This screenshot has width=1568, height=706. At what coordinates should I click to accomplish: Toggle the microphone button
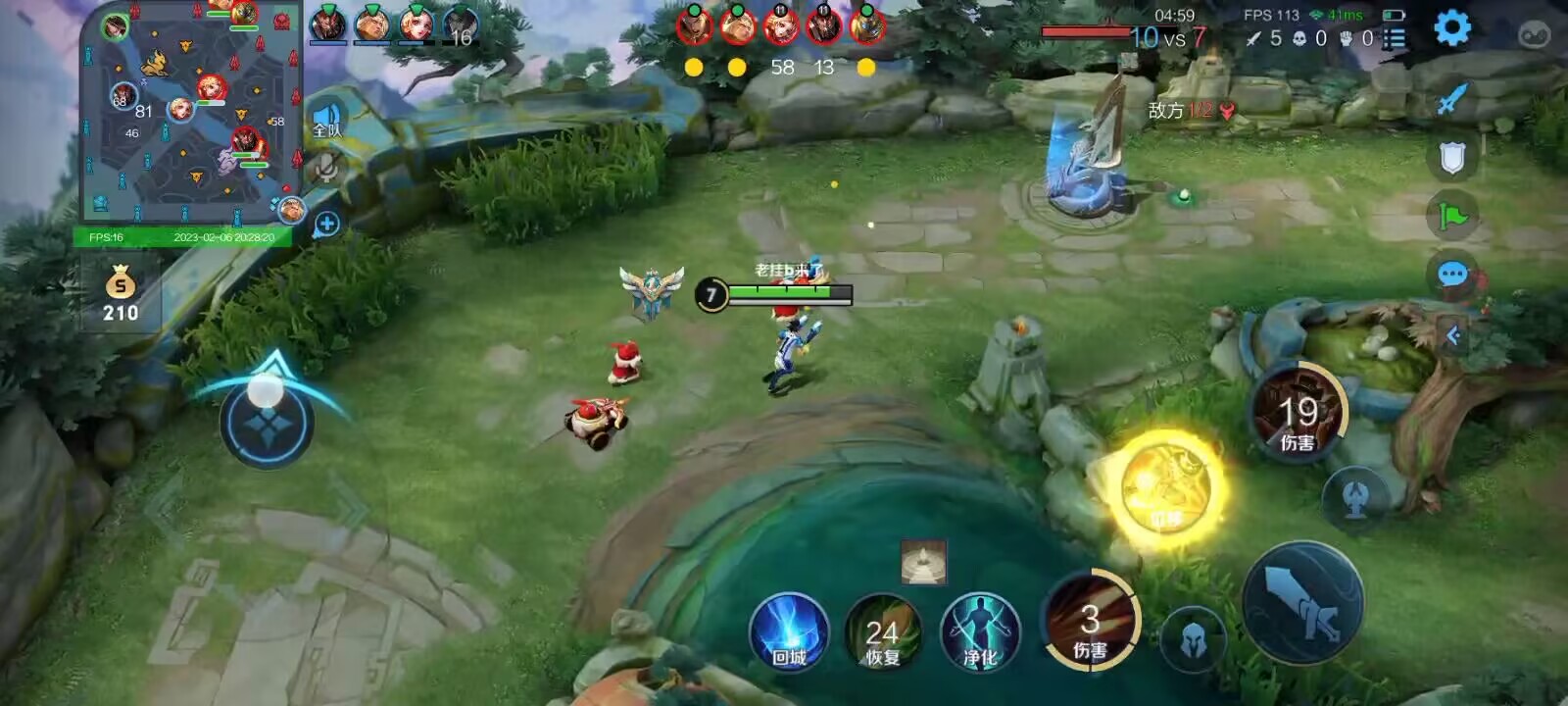pos(326,169)
